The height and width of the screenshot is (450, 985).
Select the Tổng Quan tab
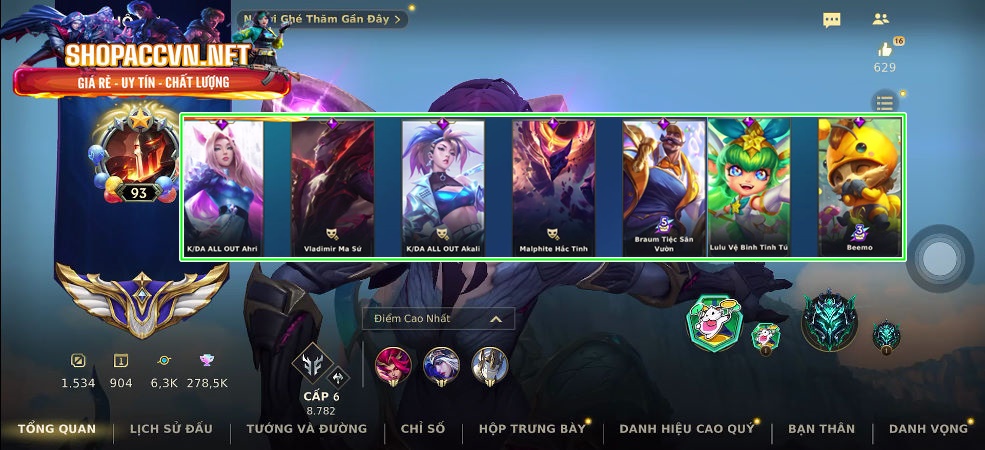(x=57, y=429)
